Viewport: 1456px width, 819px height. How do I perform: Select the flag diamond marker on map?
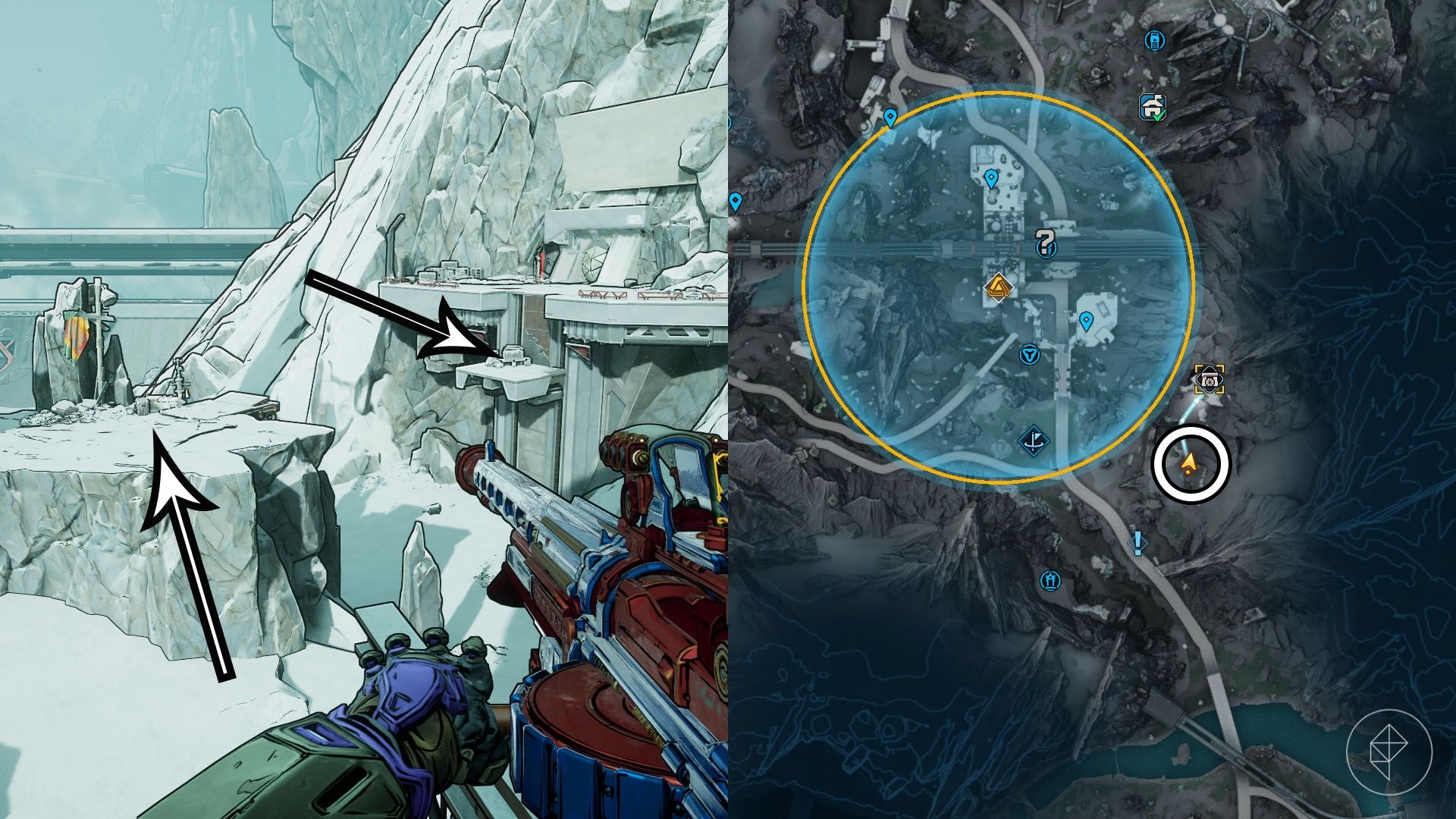pos(1032,440)
